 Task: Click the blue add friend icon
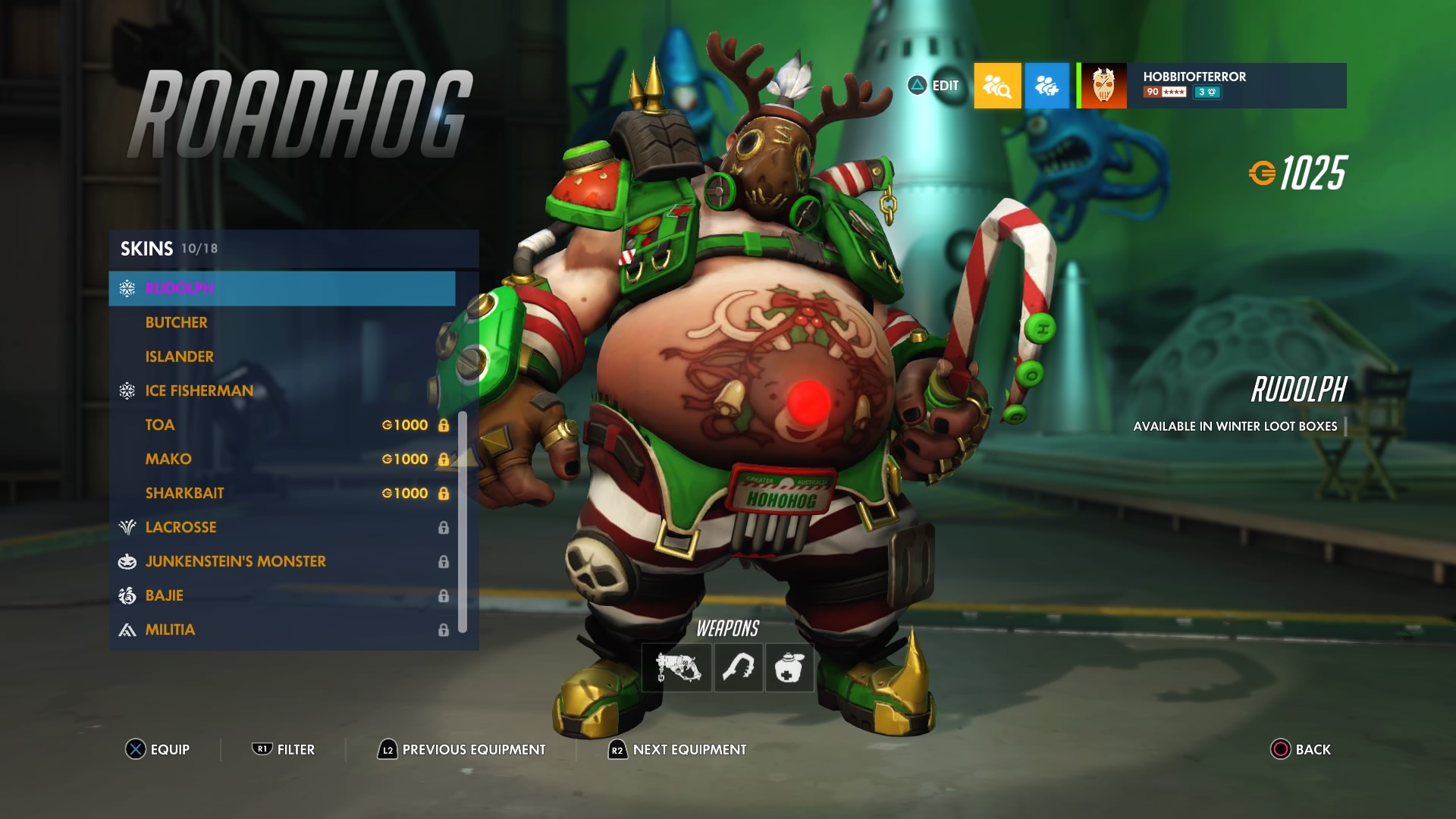pos(1047,86)
